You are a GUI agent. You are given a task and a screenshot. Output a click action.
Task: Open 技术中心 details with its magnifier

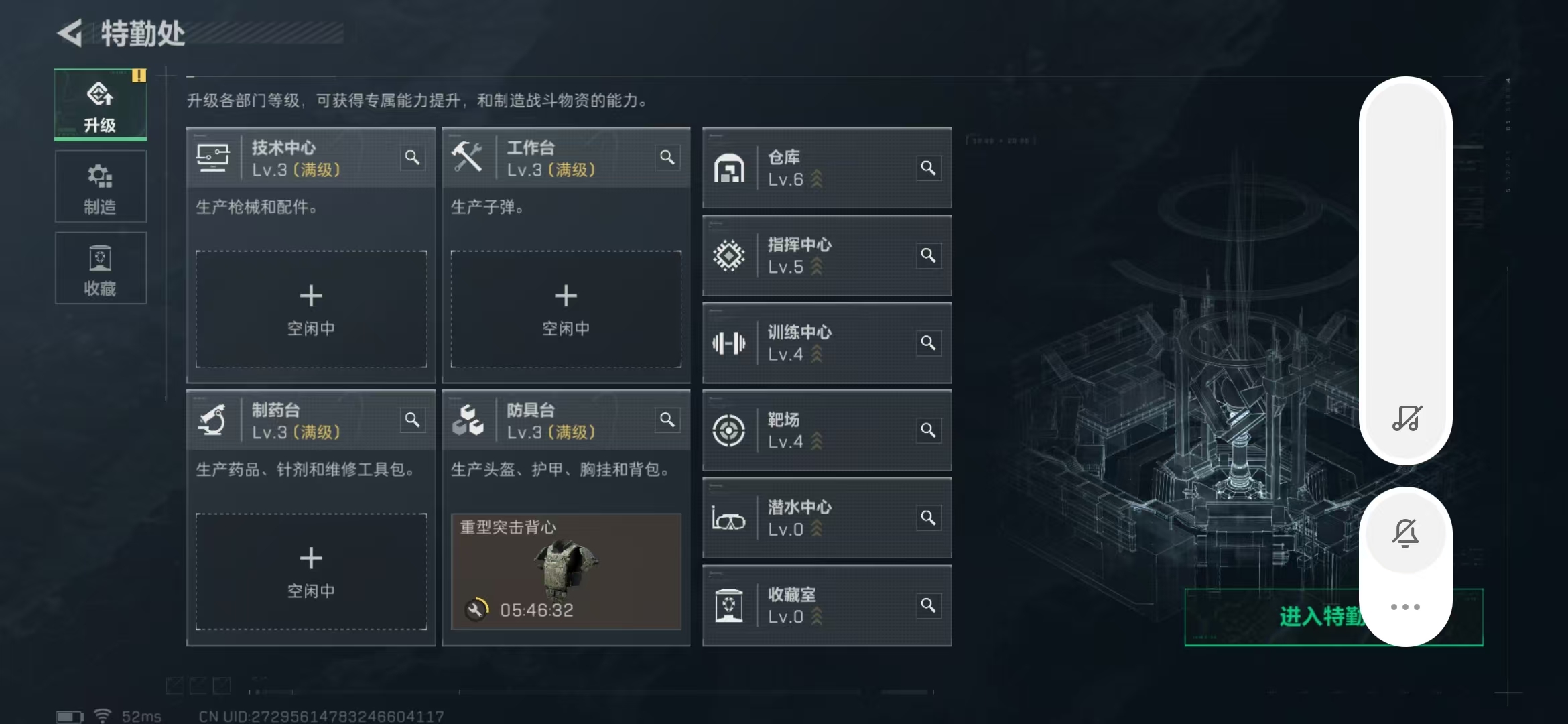pos(413,157)
